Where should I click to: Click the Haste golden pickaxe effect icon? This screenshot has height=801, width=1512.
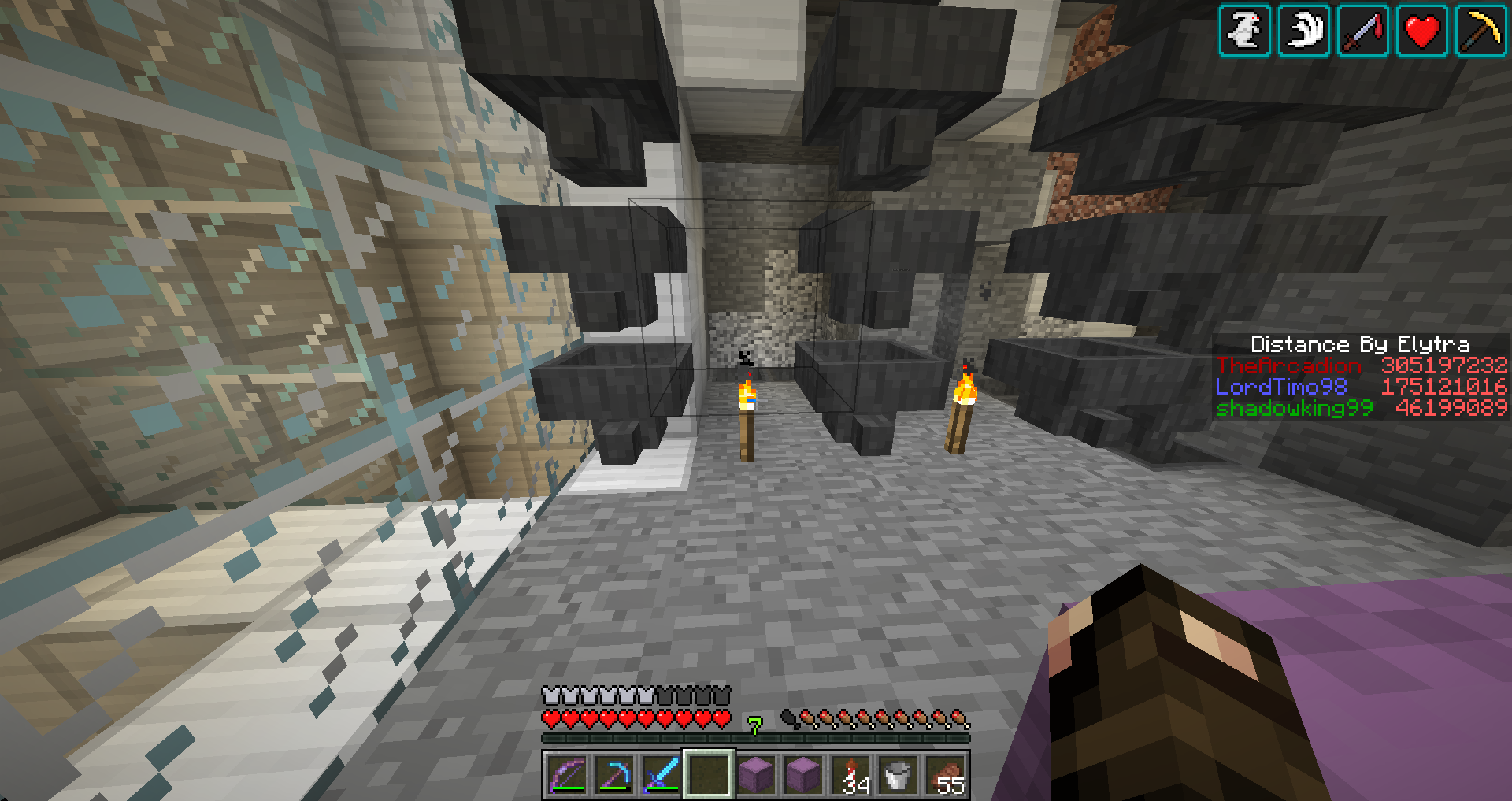(1481, 32)
